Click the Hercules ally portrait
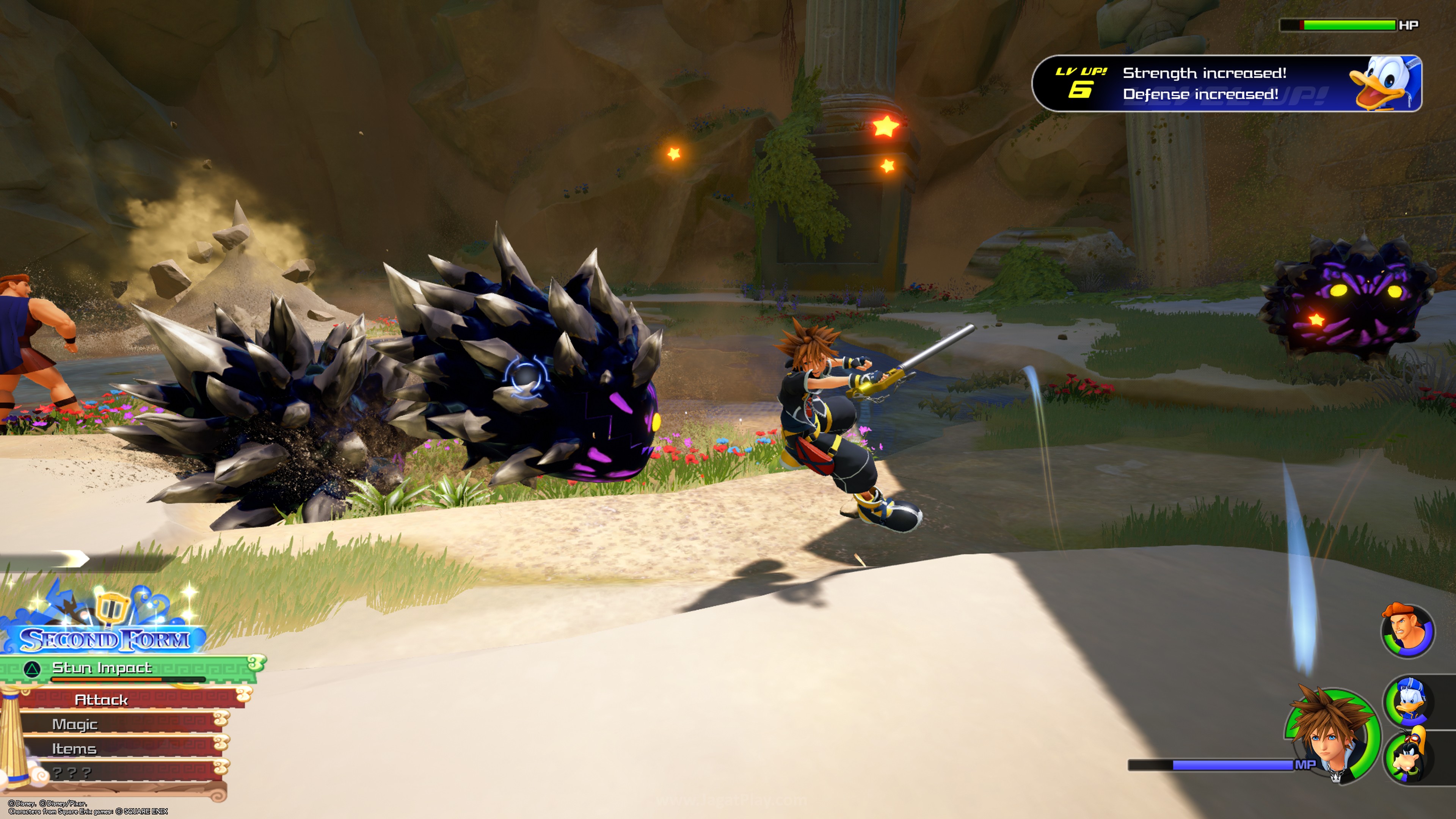 click(x=1407, y=630)
